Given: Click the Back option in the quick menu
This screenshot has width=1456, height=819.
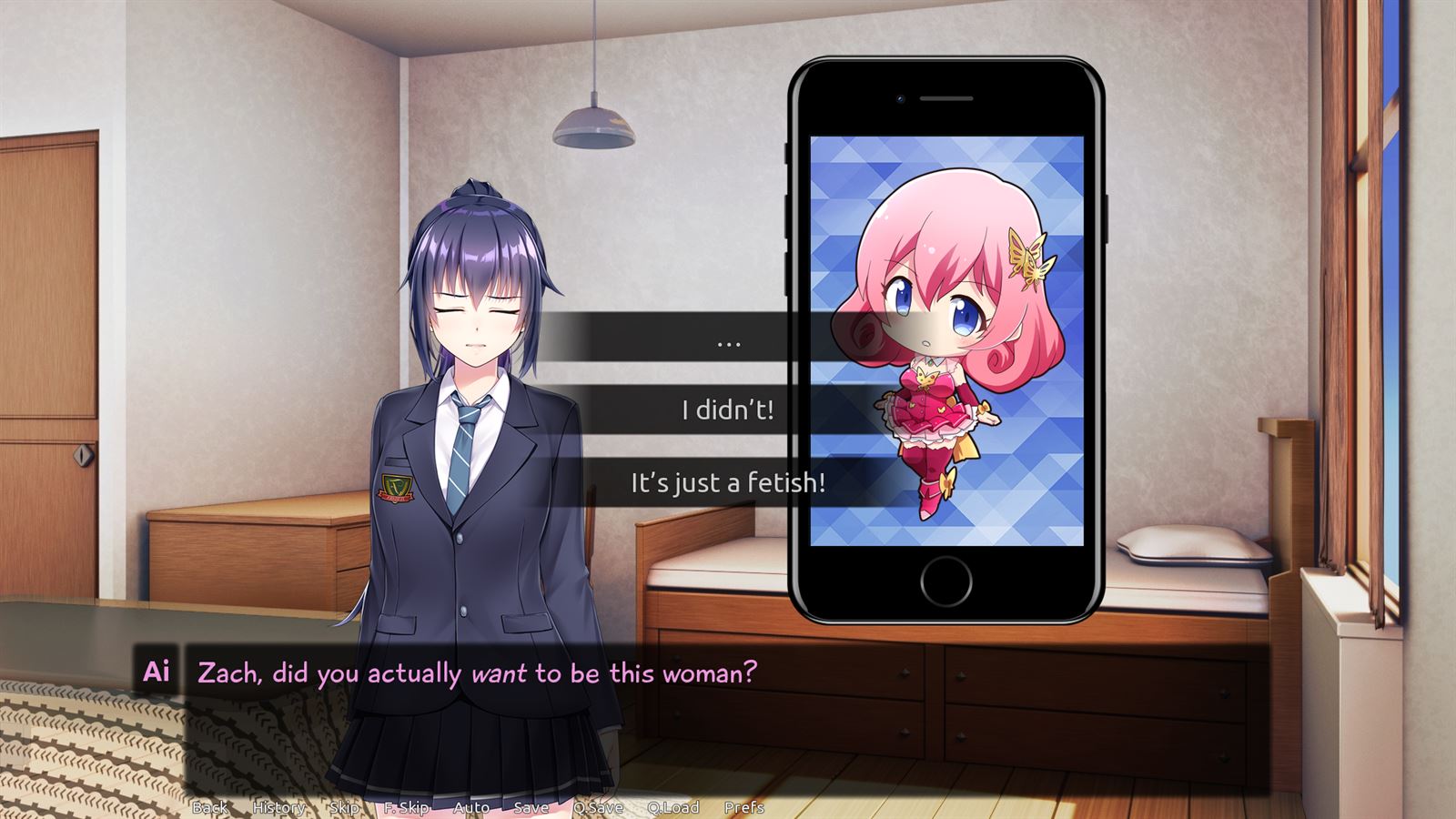Looking at the screenshot, I should pos(212,807).
